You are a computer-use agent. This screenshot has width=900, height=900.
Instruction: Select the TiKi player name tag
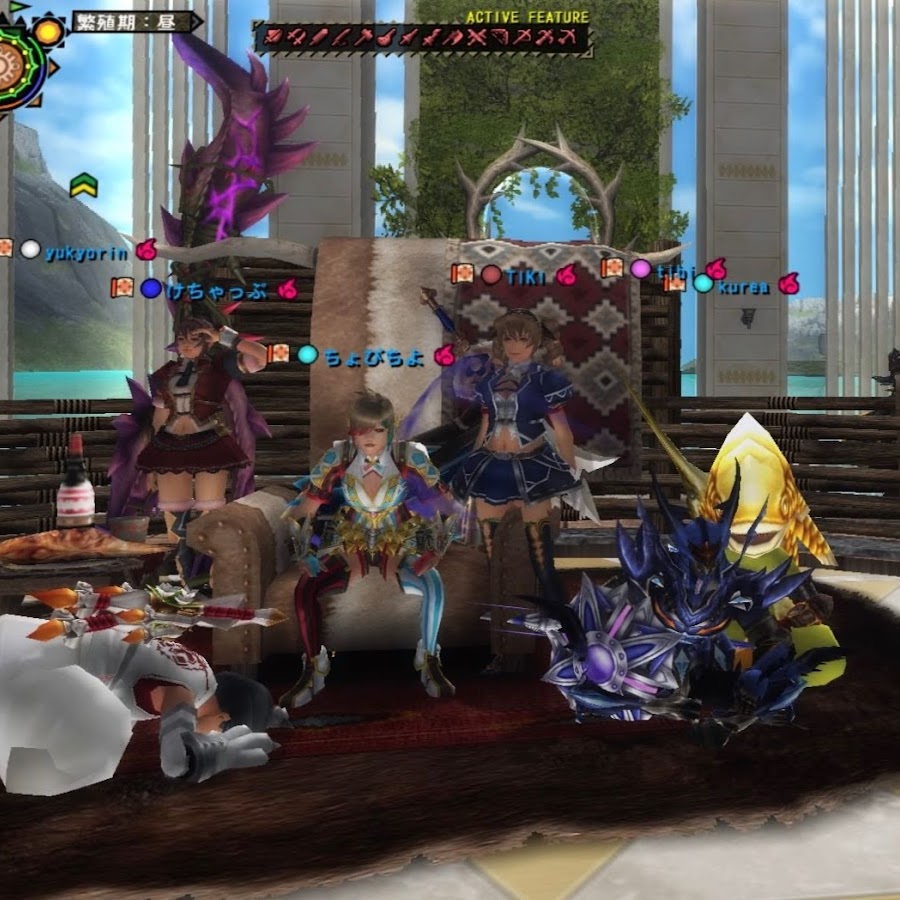527,275
